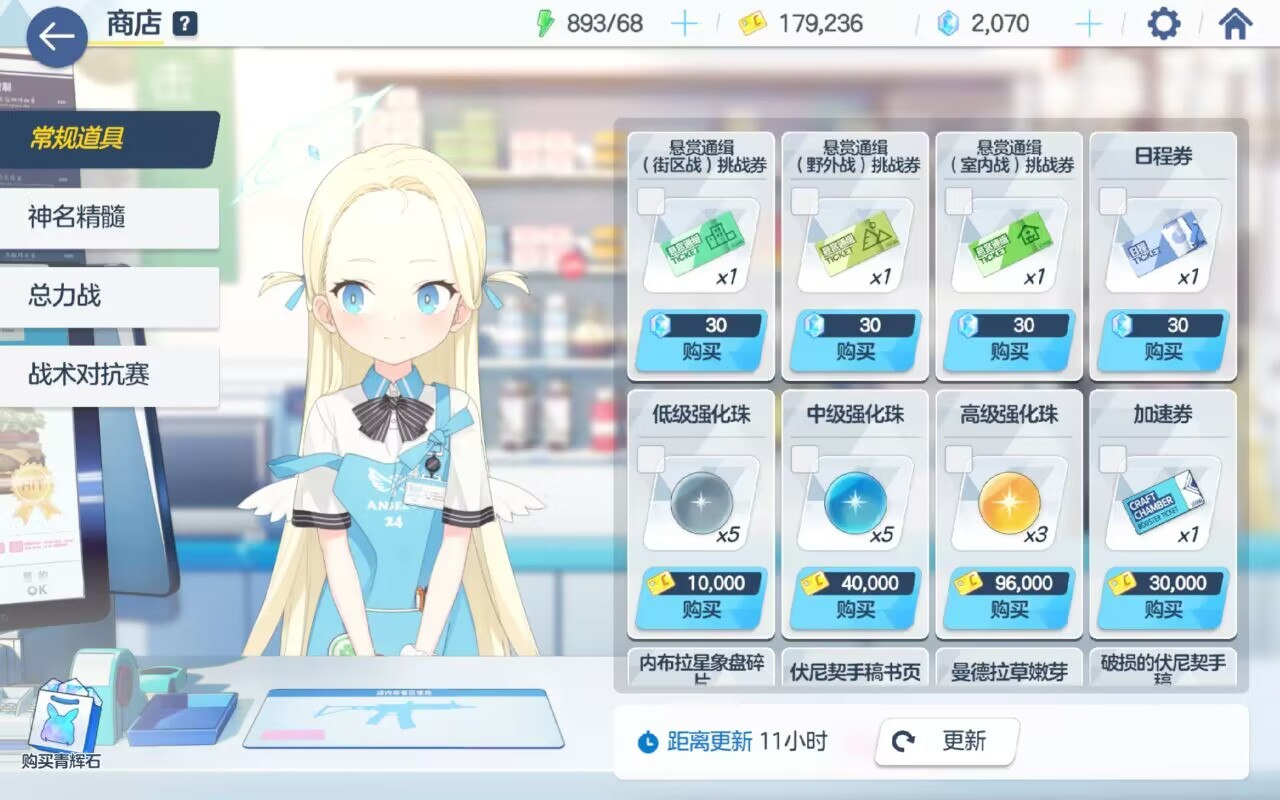Add blue gems with the plus button
1280x800 pixels.
coord(1088,24)
